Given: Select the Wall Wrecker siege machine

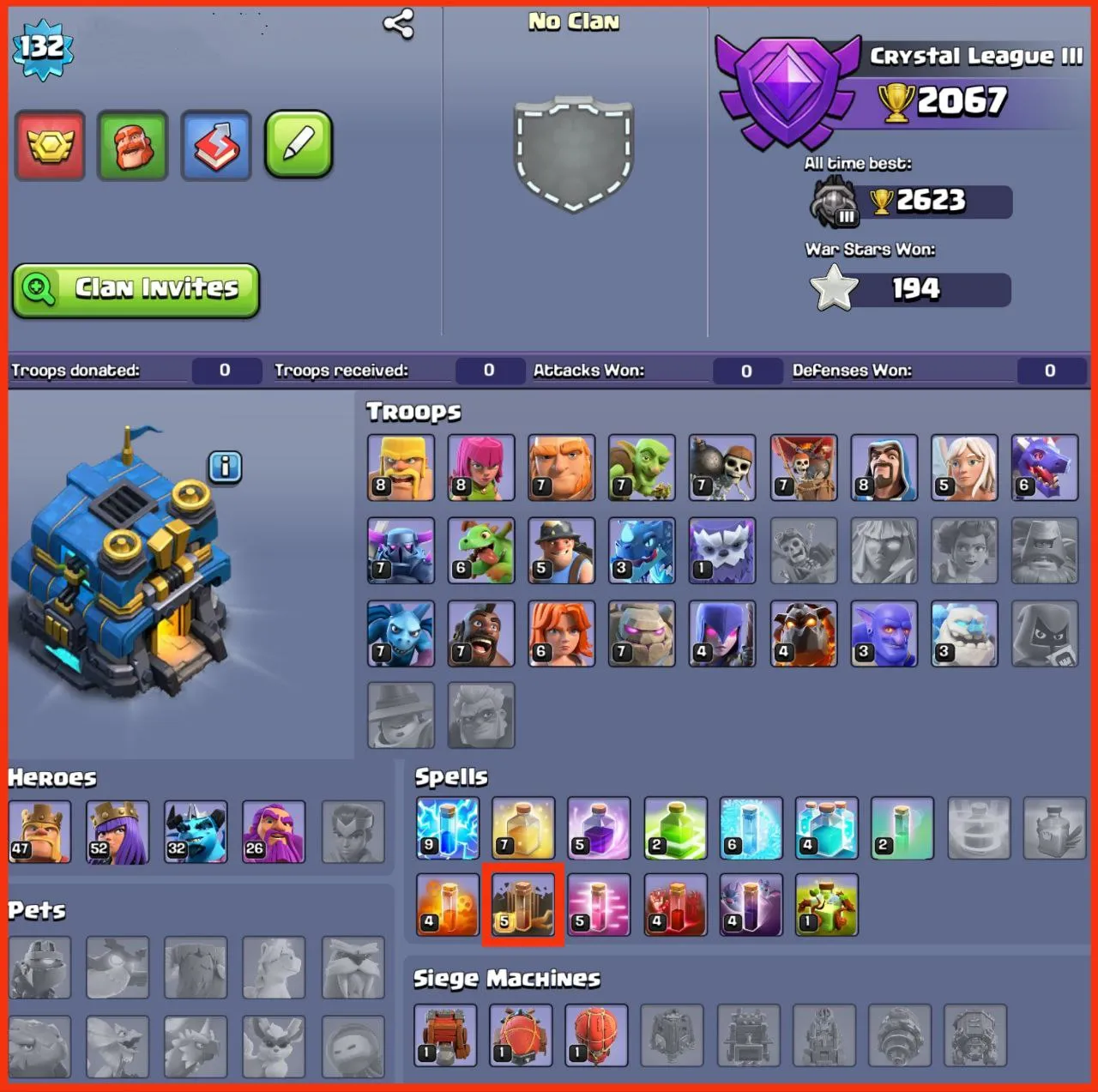Looking at the screenshot, I should click(446, 1035).
